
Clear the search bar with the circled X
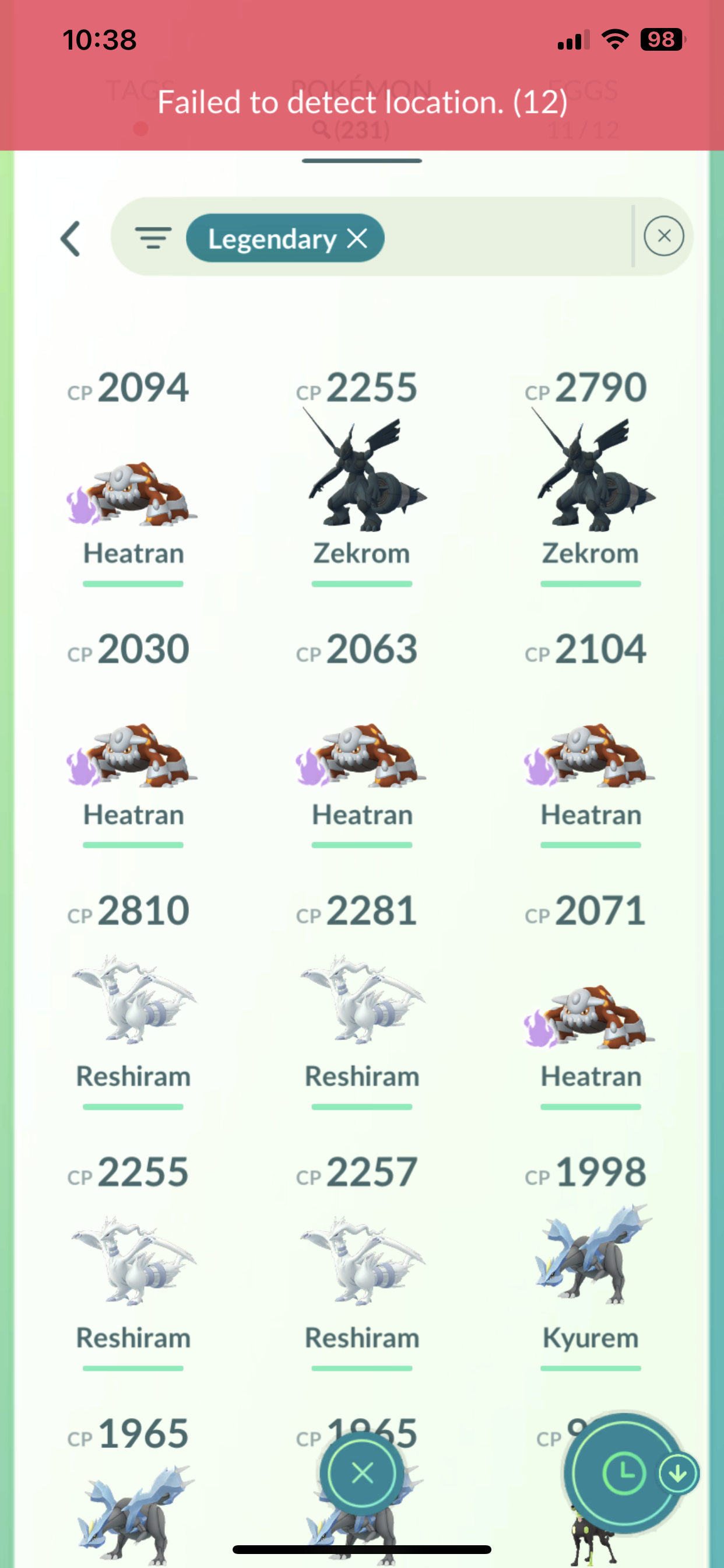click(663, 236)
